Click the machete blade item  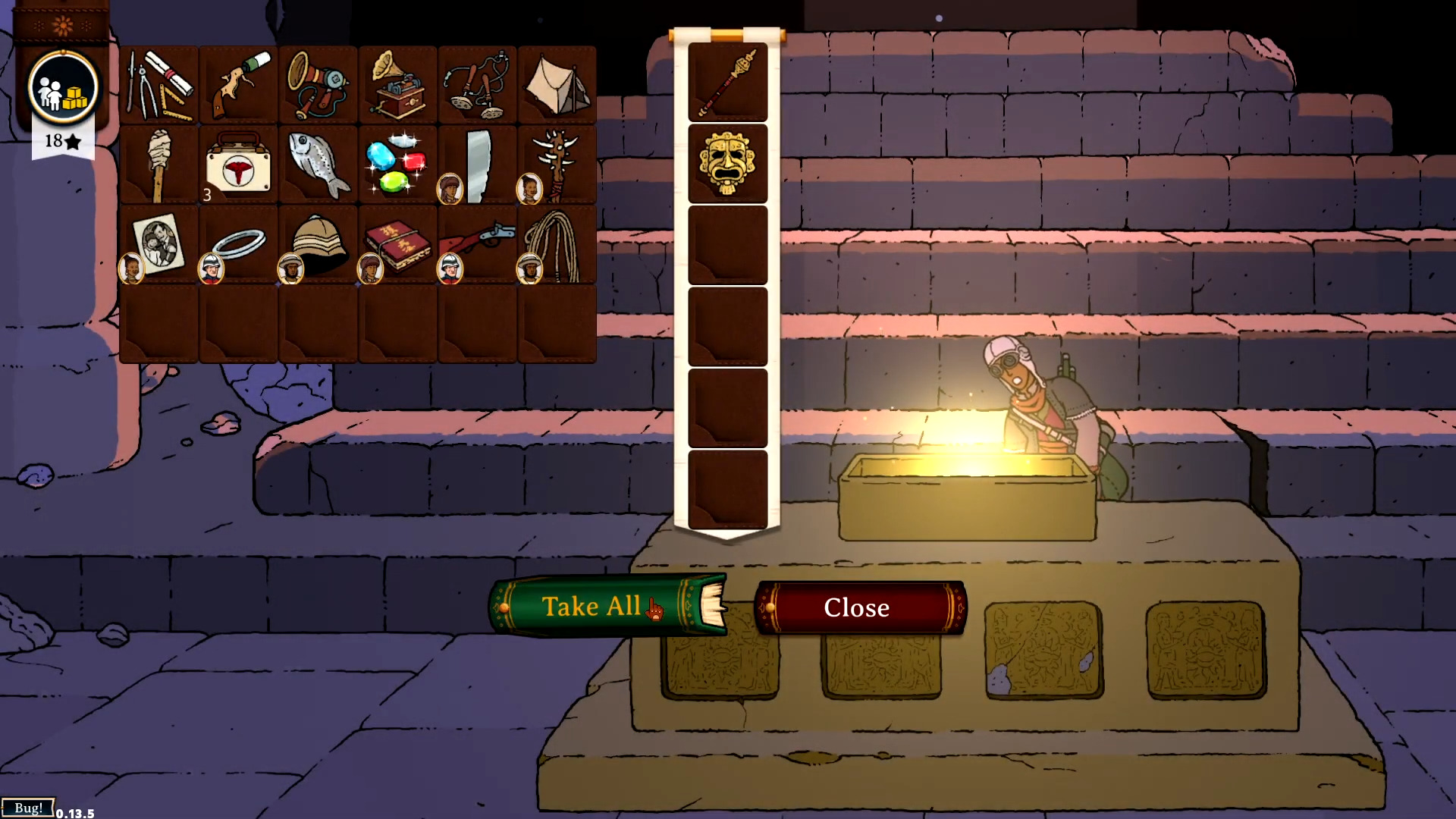tap(479, 165)
